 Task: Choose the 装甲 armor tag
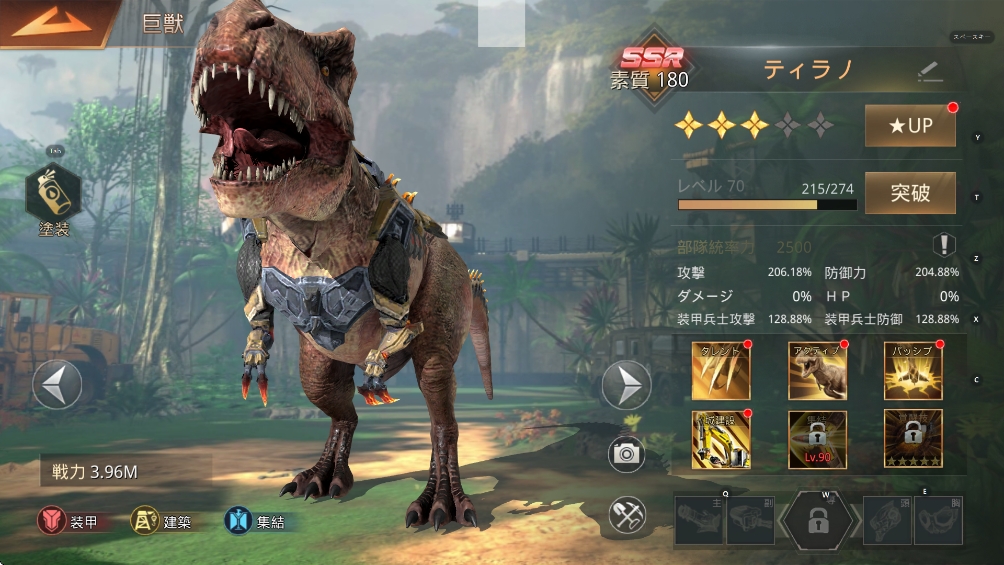tap(69, 521)
